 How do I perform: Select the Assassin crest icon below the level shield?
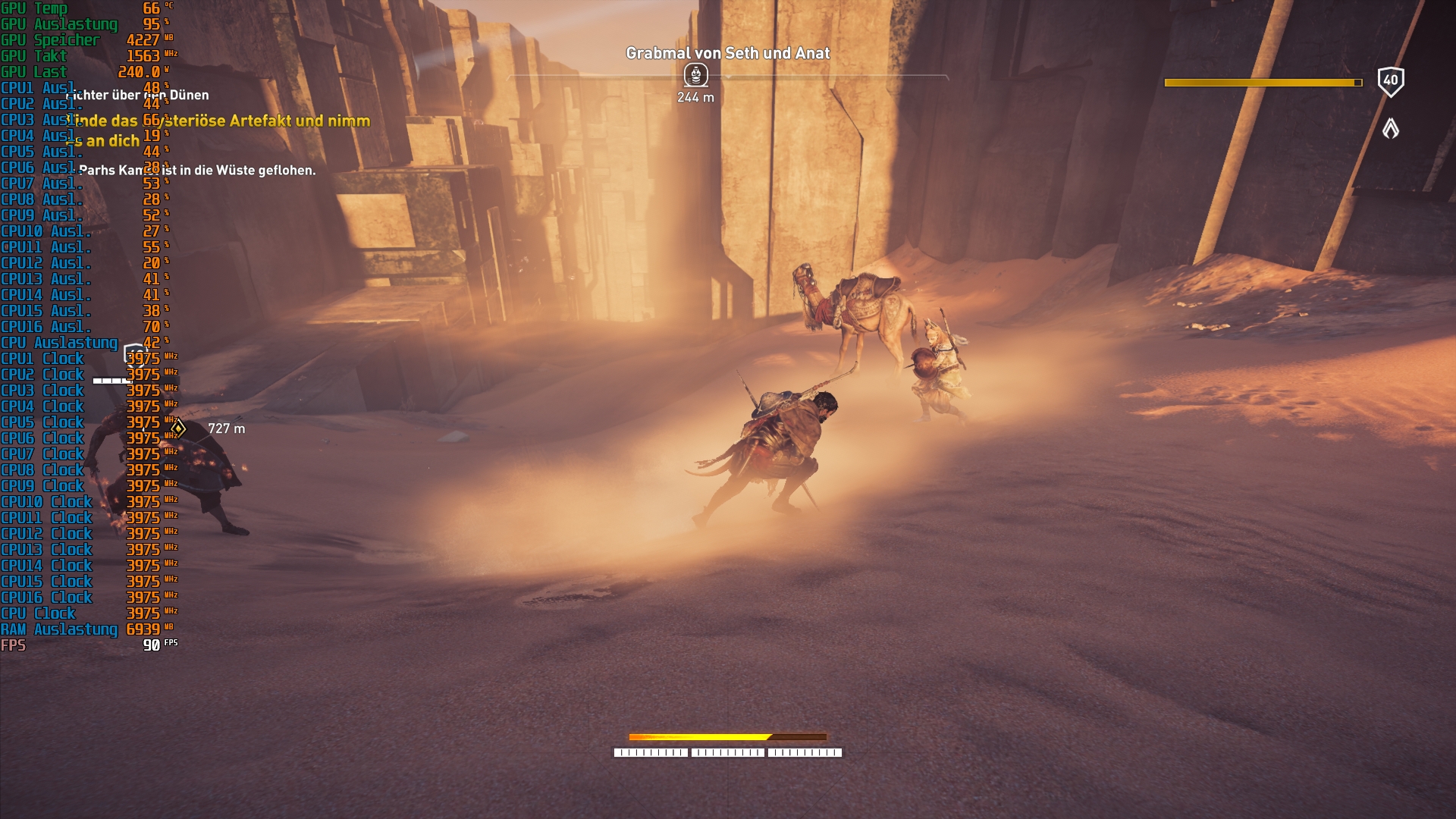(x=1392, y=129)
